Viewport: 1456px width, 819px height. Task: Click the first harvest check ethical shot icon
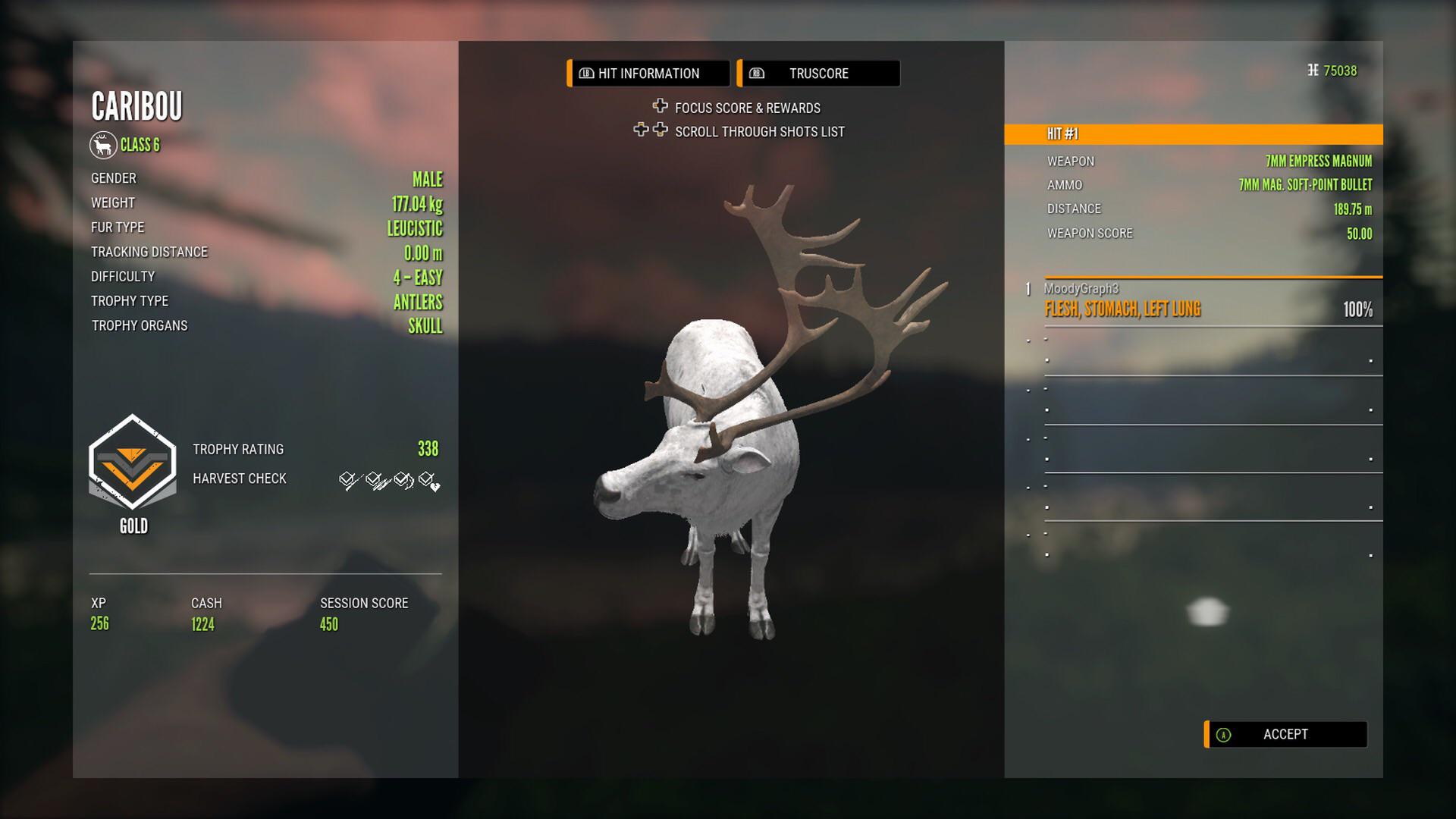(x=347, y=481)
